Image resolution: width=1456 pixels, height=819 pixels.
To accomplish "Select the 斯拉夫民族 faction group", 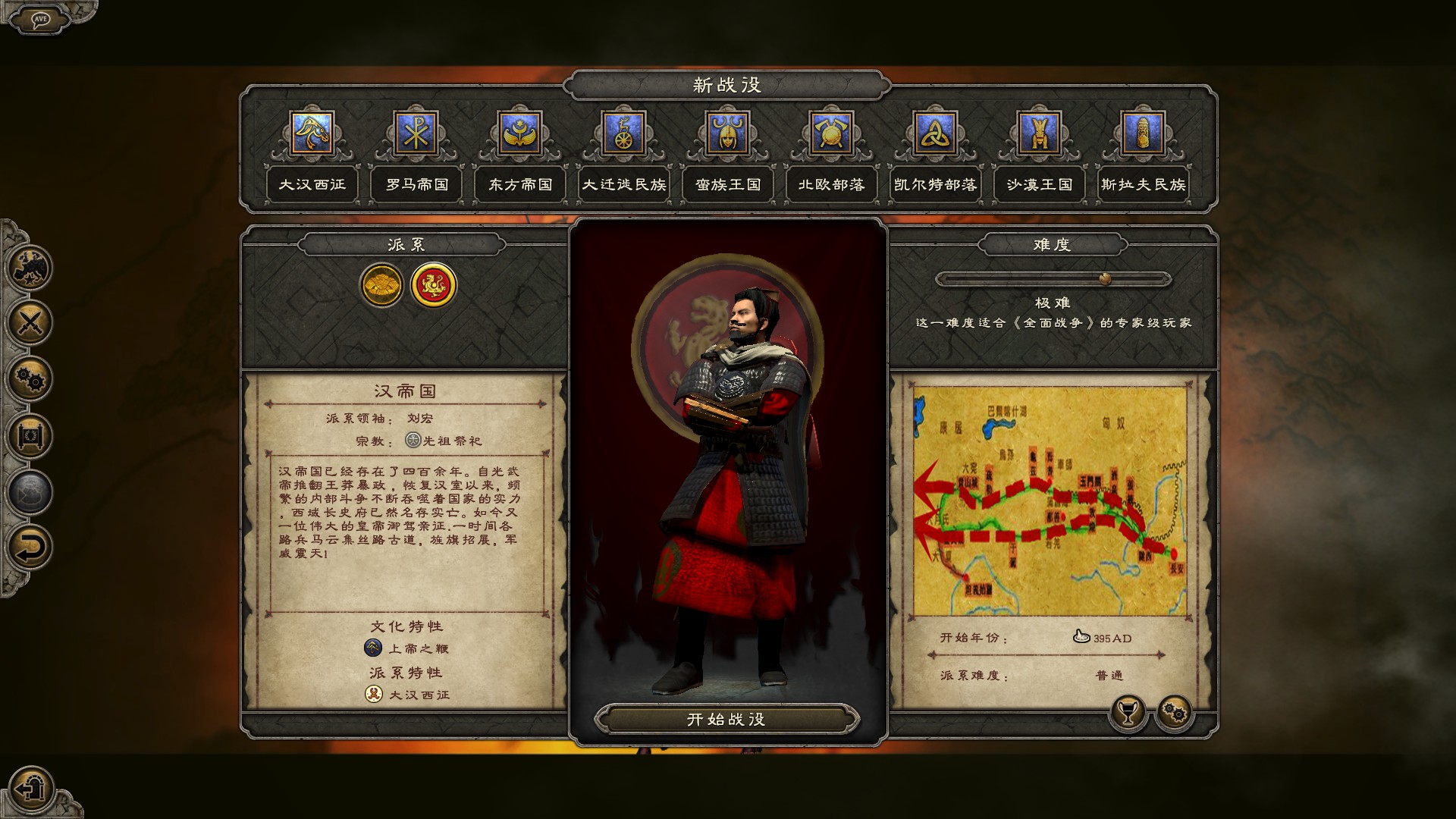I will [1143, 184].
